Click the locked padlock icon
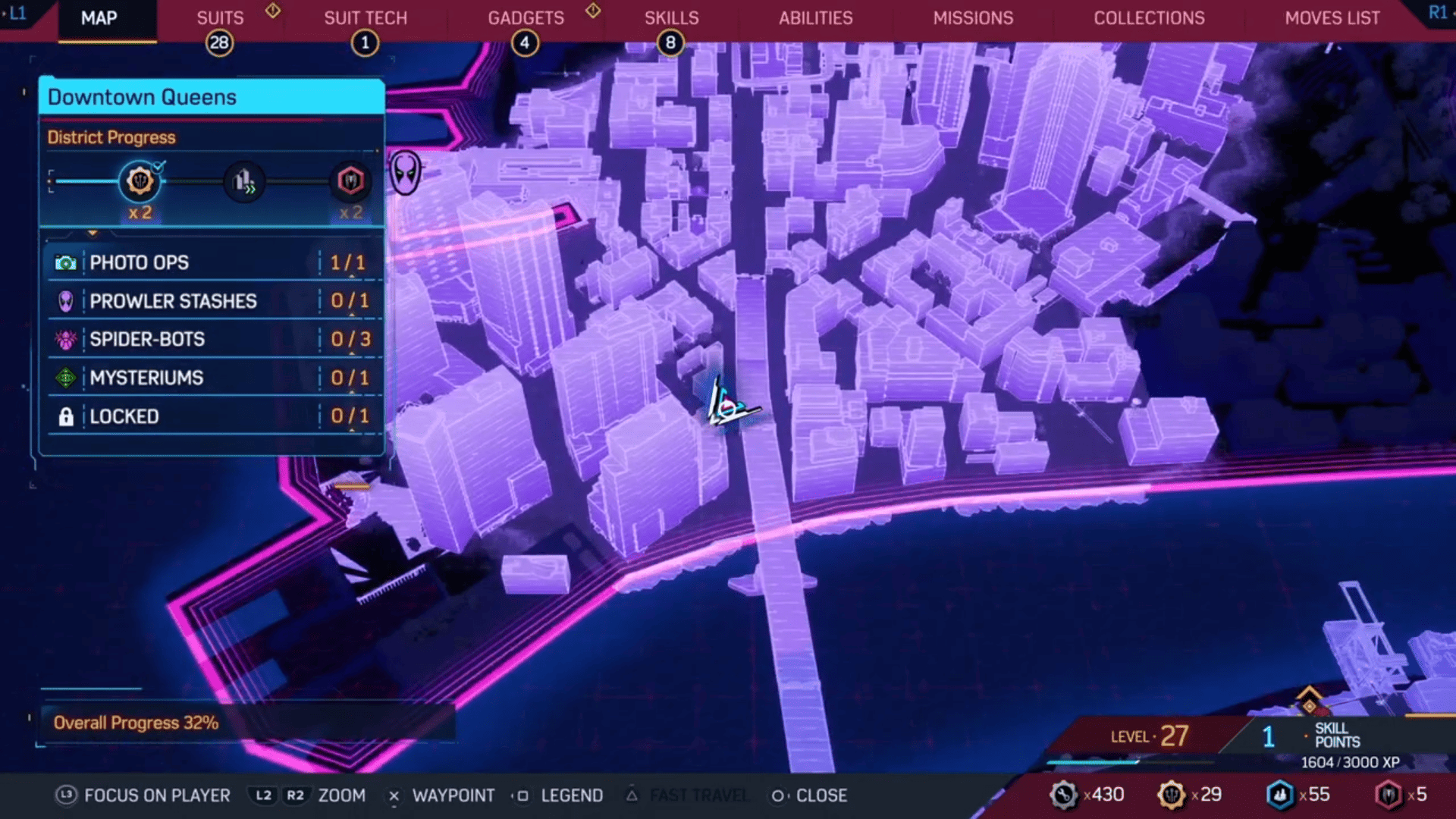This screenshot has width=1456, height=819. (67, 416)
